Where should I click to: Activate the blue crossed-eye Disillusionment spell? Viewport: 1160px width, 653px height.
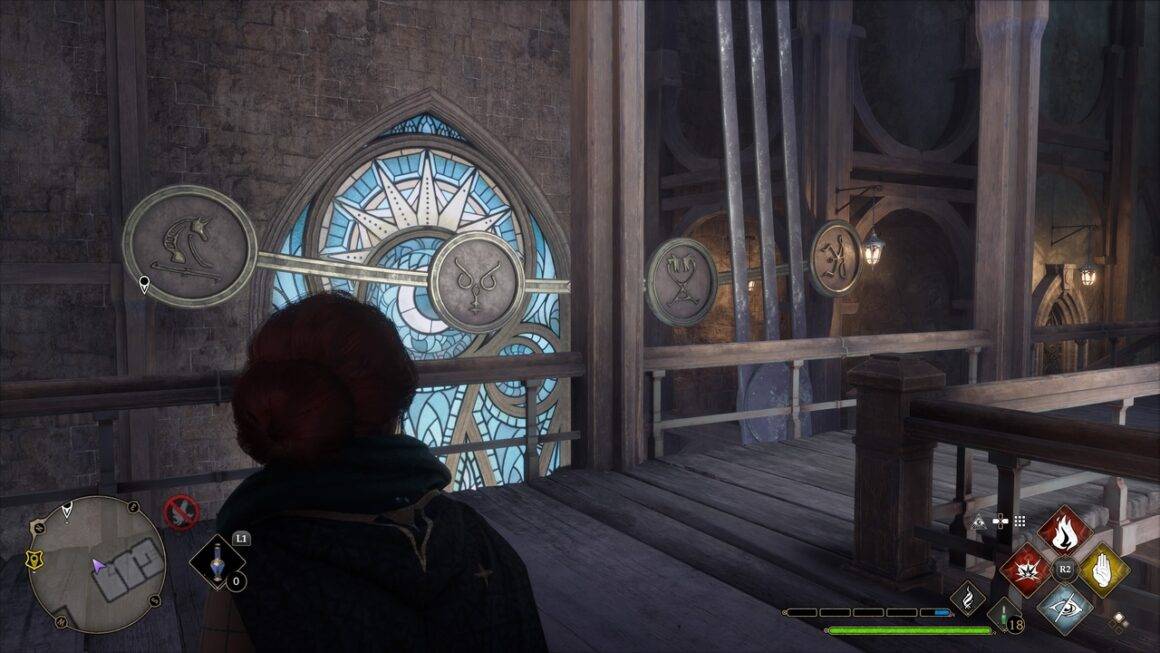(1064, 607)
